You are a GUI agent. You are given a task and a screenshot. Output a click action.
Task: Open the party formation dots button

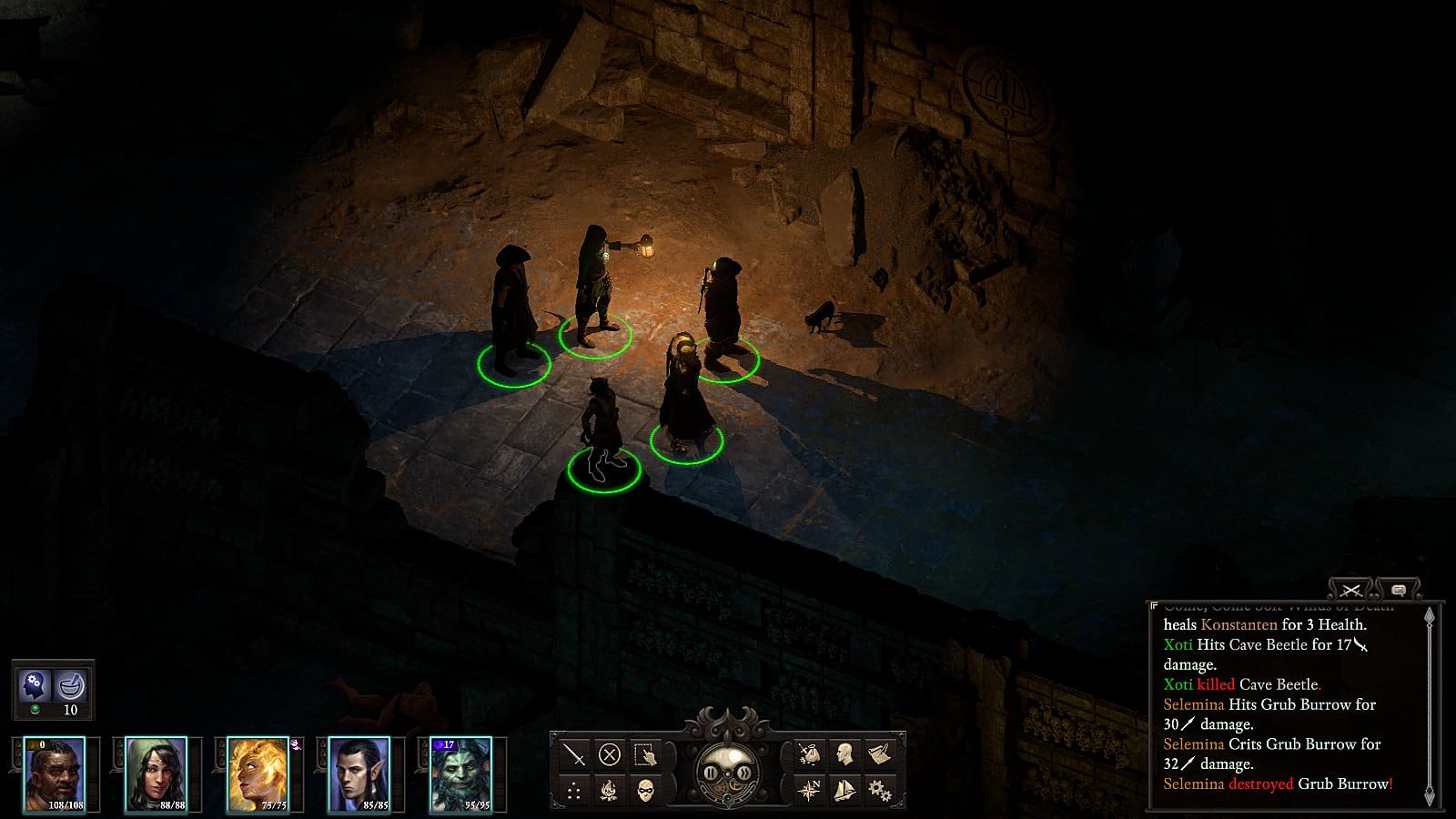click(574, 790)
